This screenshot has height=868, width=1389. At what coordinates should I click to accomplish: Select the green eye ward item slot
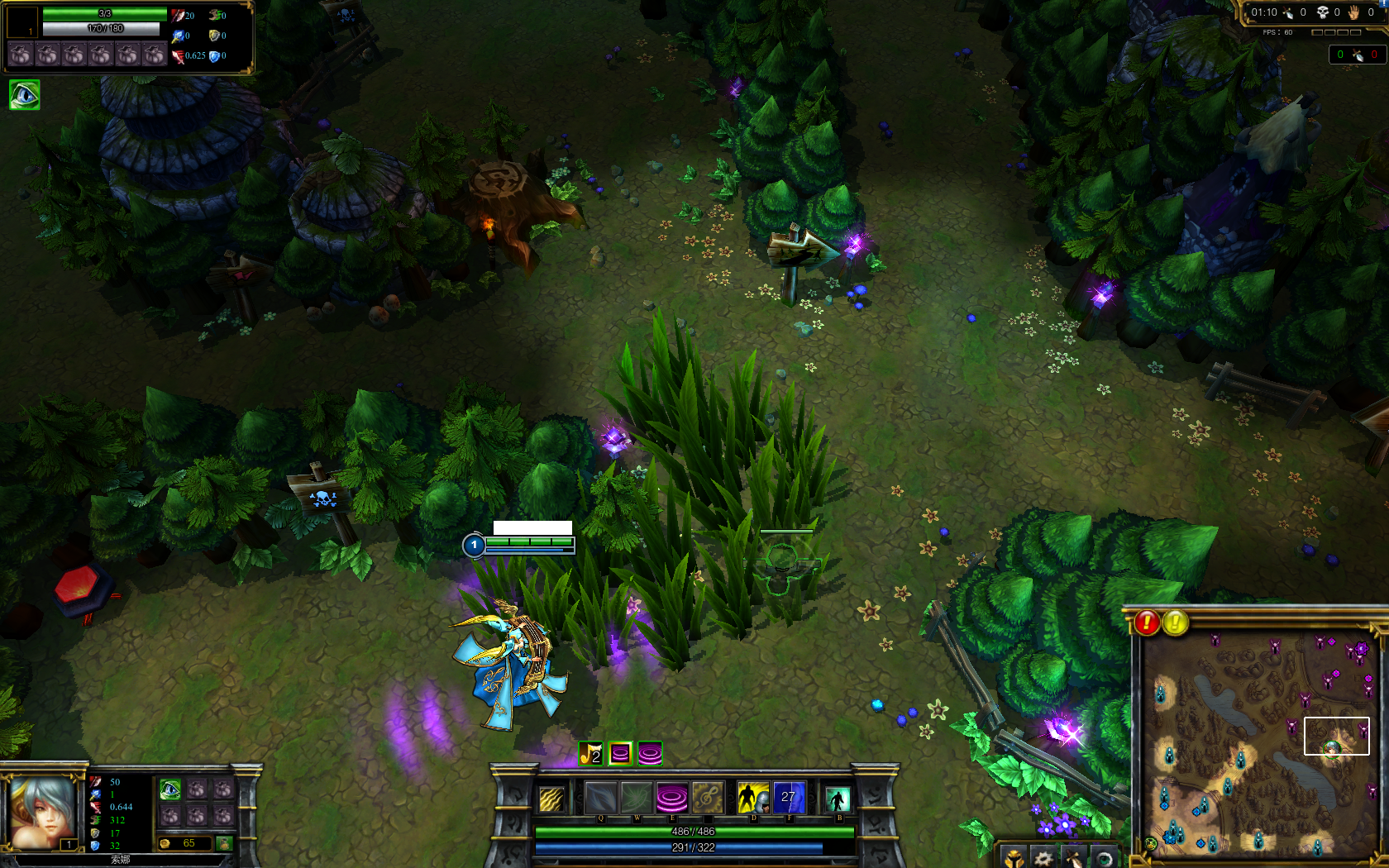(170, 789)
